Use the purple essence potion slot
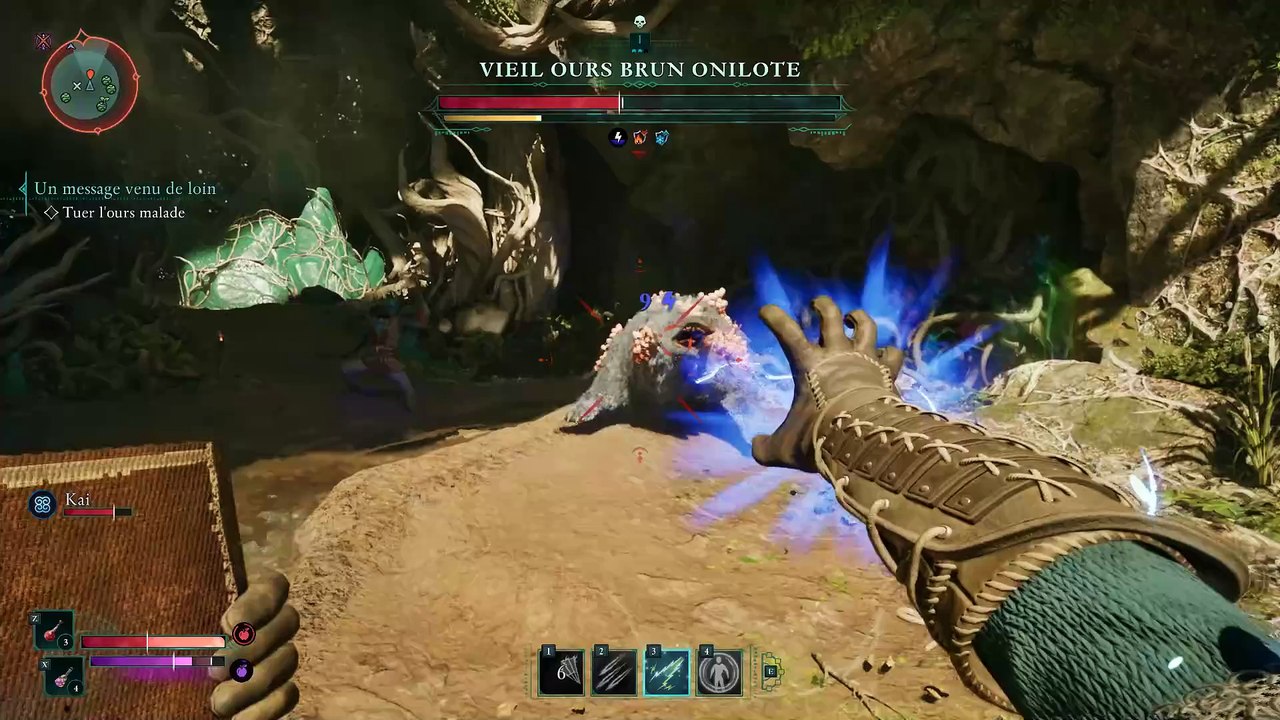The height and width of the screenshot is (720, 1280). click(x=64, y=676)
